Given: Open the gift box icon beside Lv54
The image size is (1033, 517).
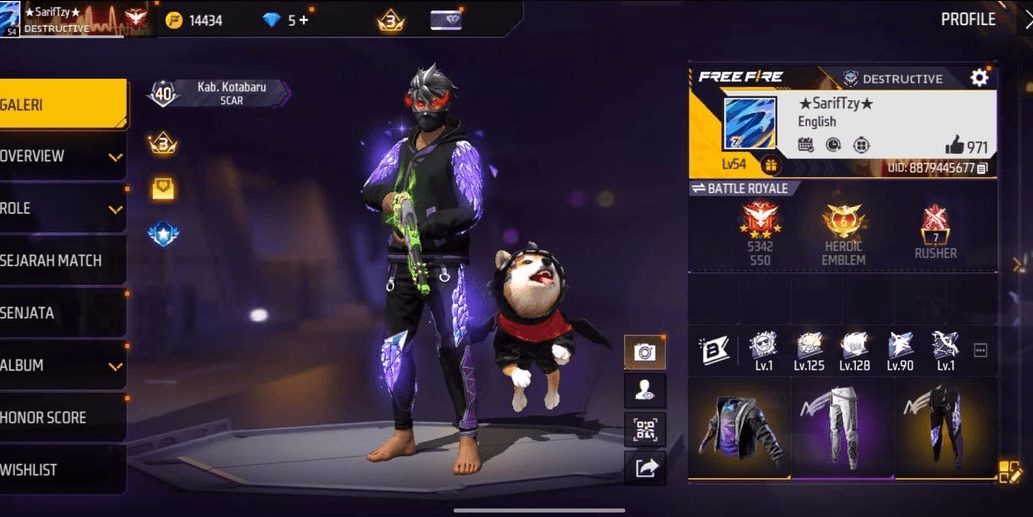Looking at the screenshot, I should [770, 165].
